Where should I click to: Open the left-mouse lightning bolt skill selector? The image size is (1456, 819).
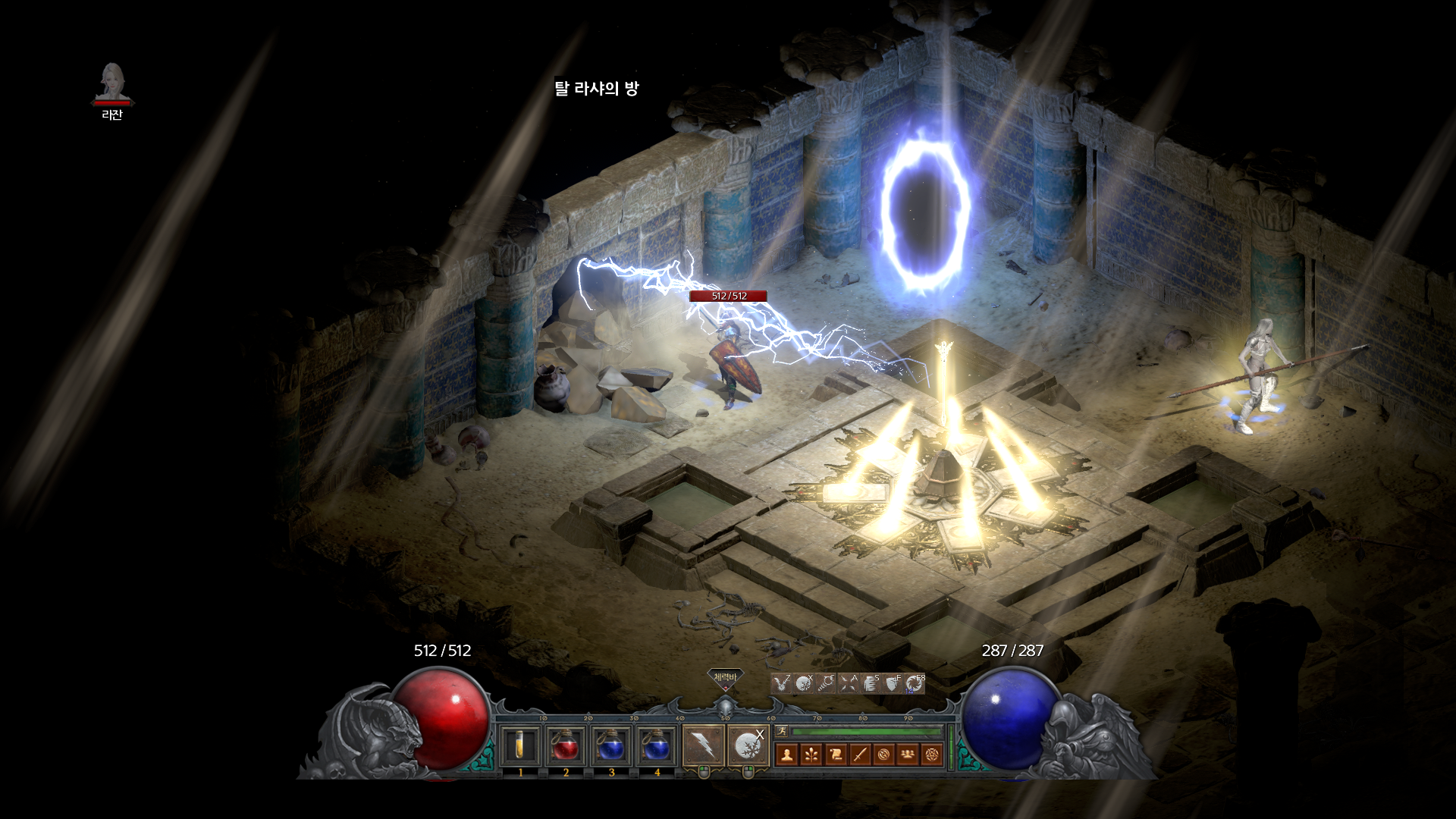tap(704, 746)
